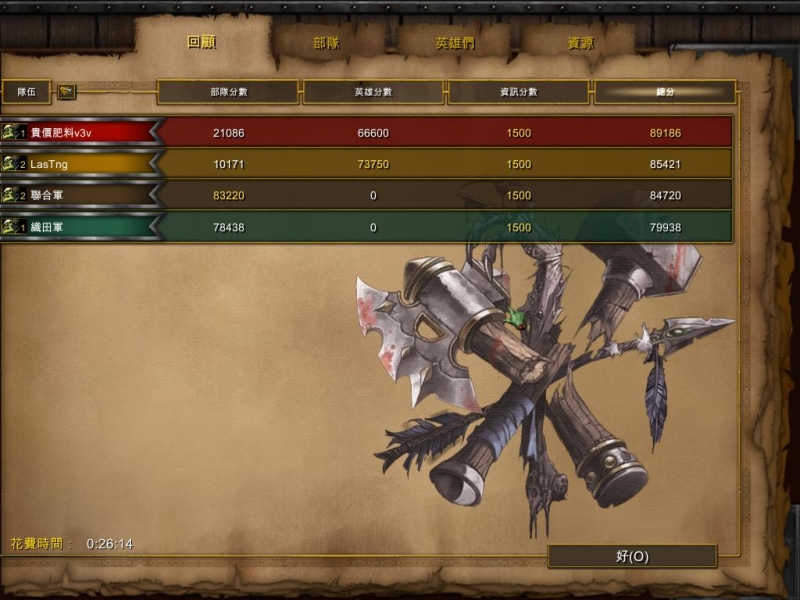
Task: Click the LasTng player row
Action: (80, 164)
